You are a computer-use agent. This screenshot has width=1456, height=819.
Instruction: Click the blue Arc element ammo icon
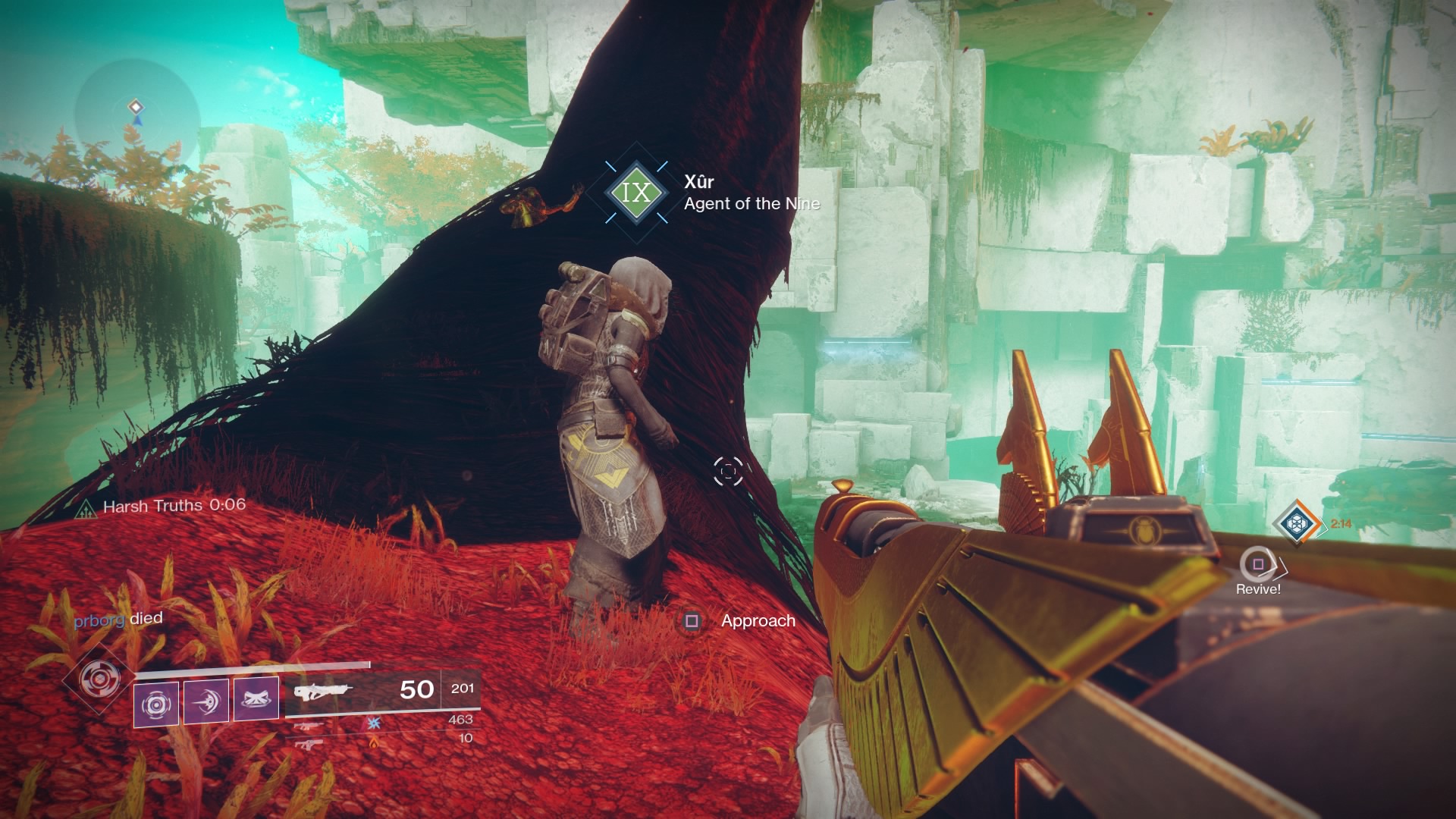[x=373, y=725]
